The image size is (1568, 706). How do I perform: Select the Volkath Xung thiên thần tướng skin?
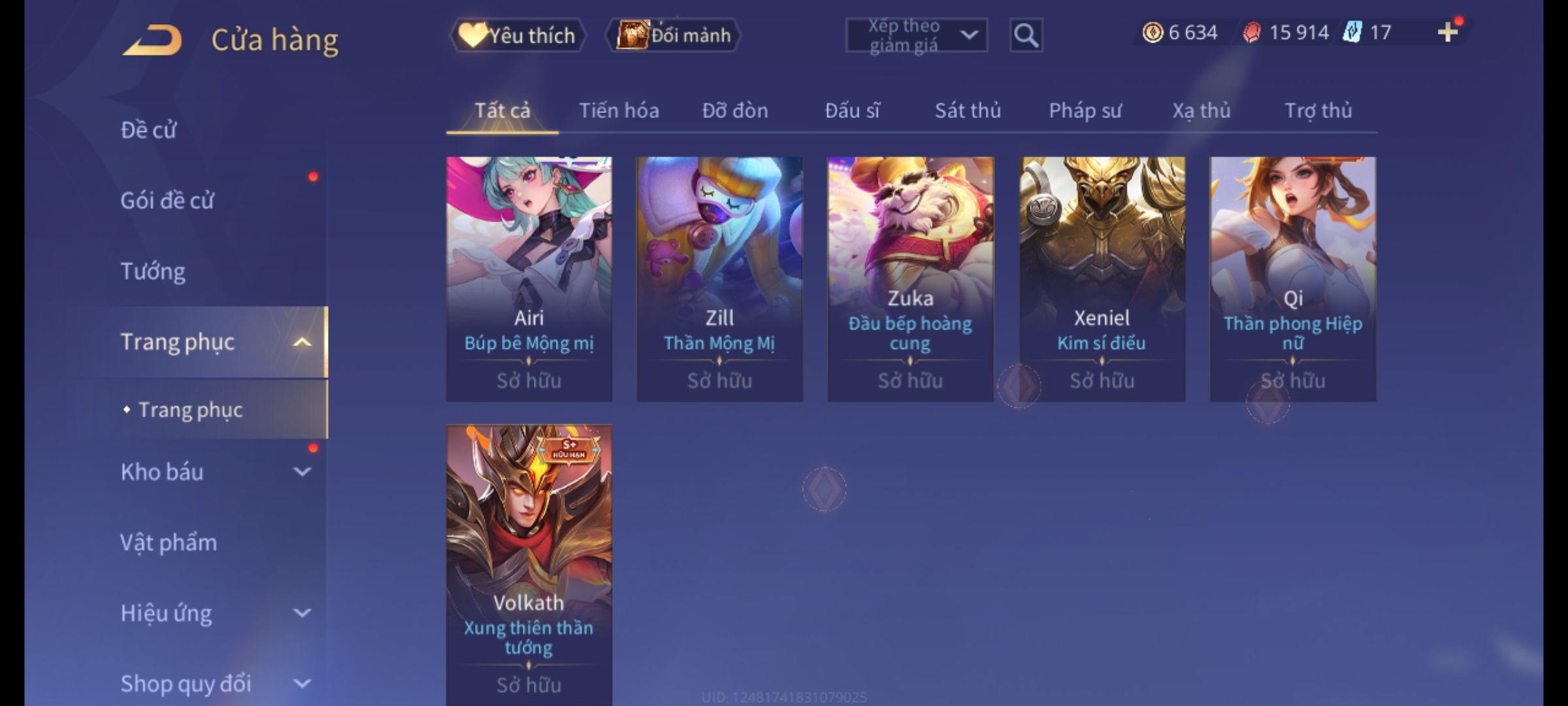(x=529, y=562)
